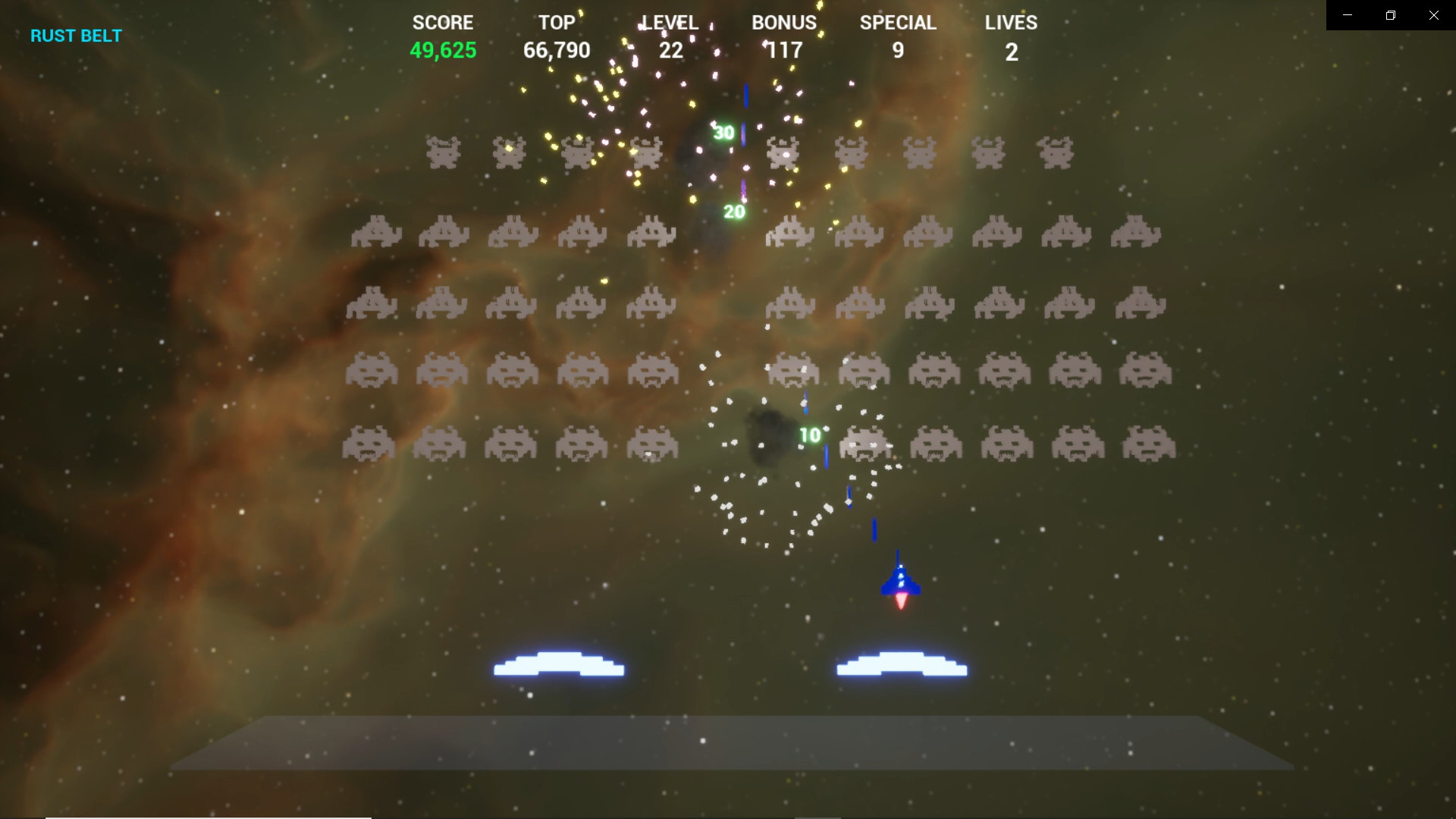This screenshot has height=819, width=1456.
Task: Click the green 30 score popup
Action: (x=723, y=131)
